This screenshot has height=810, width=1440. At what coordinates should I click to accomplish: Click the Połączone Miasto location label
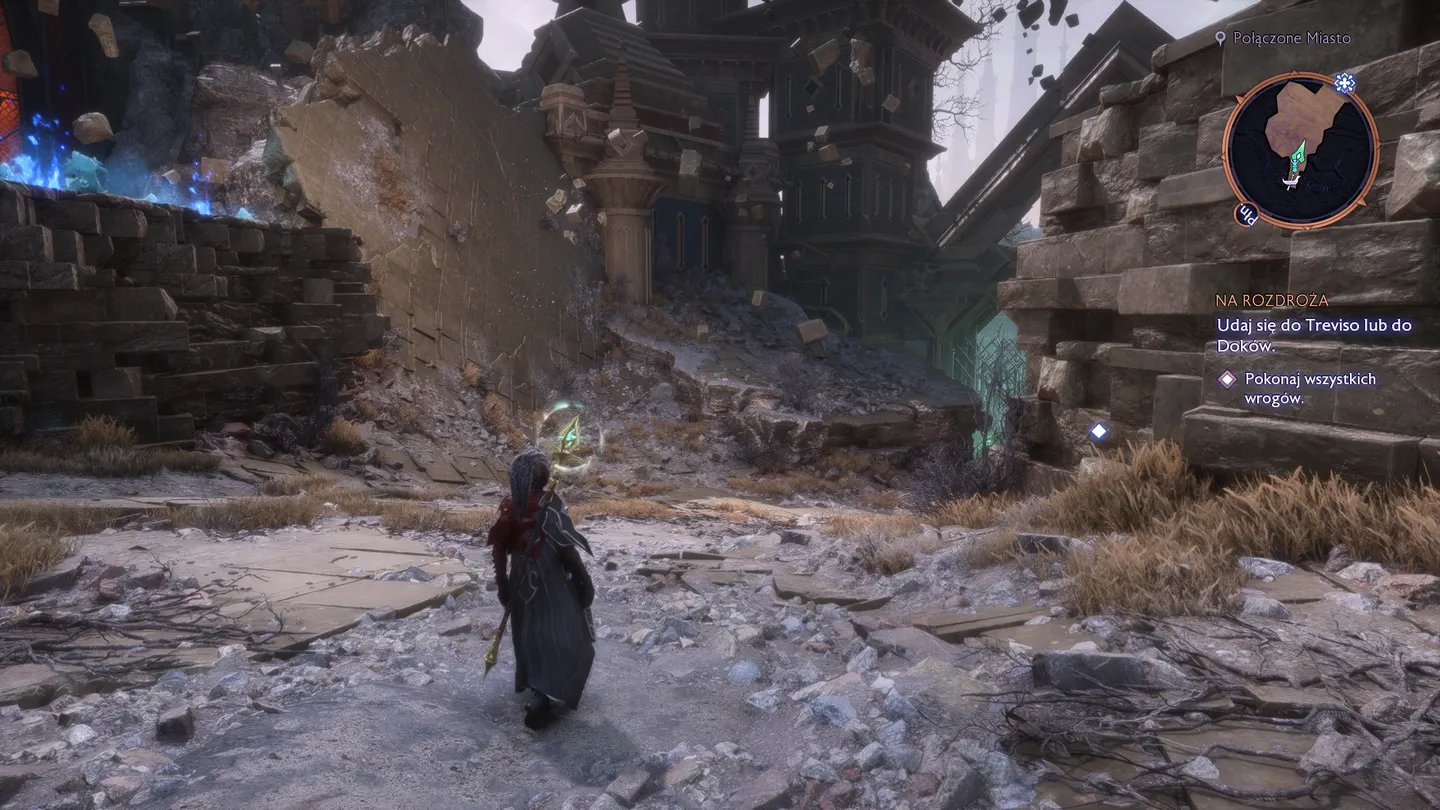(x=1291, y=38)
